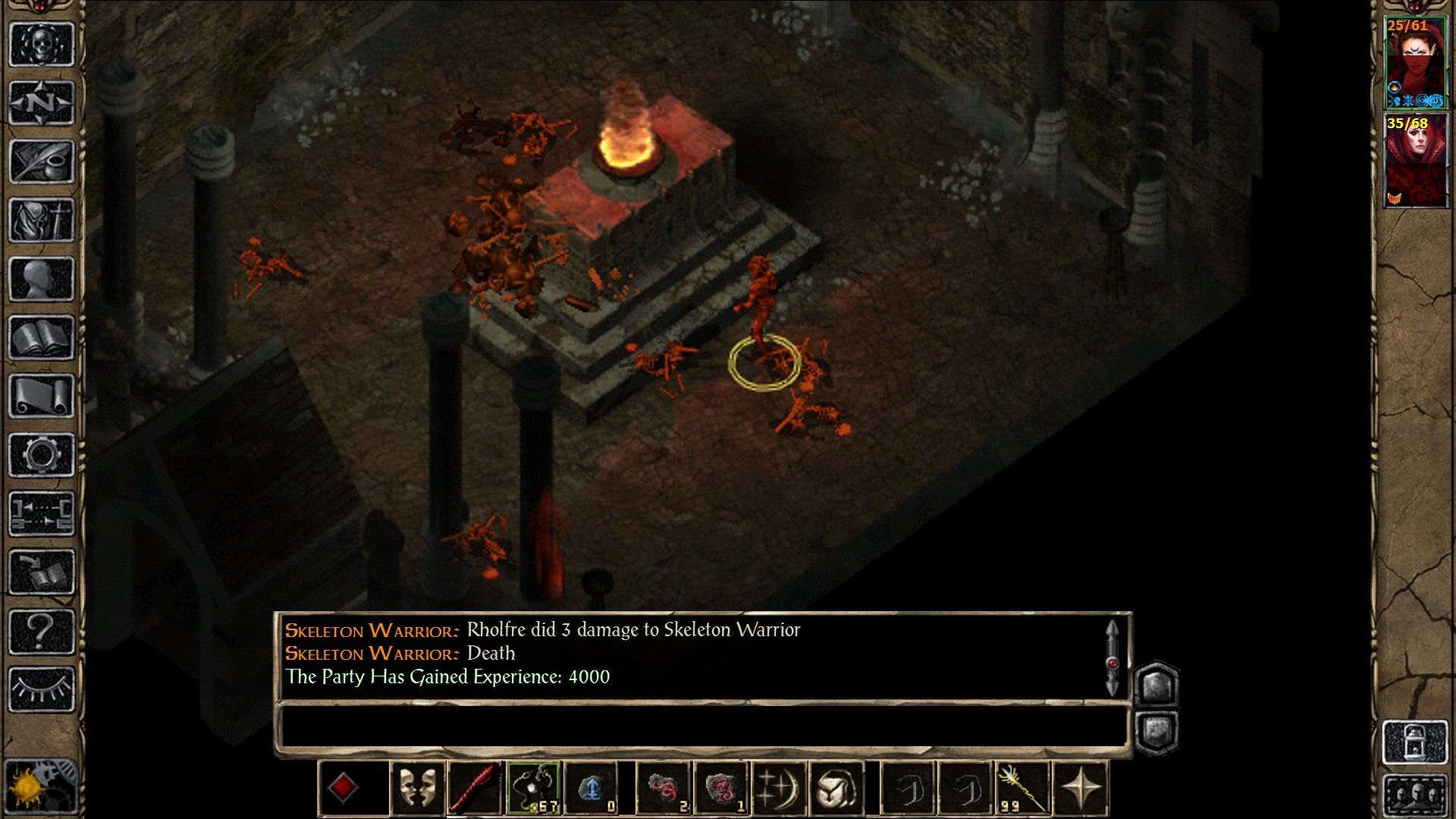The width and height of the screenshot is (1456, 819).
Task: Use the golden staff with 99 charges
Action: [1021, 789]
